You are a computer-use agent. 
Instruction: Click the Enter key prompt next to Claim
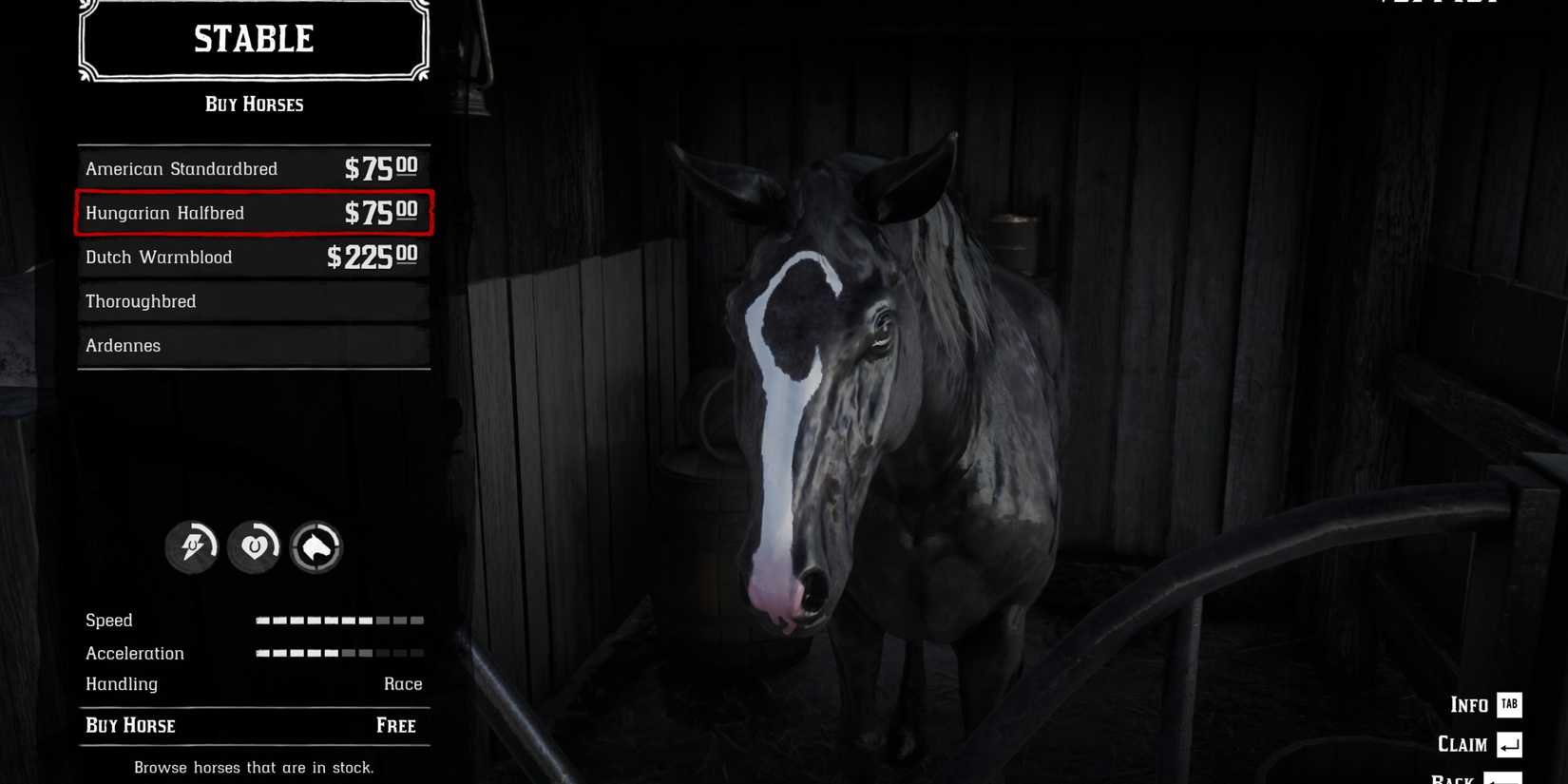point(1510,745)
